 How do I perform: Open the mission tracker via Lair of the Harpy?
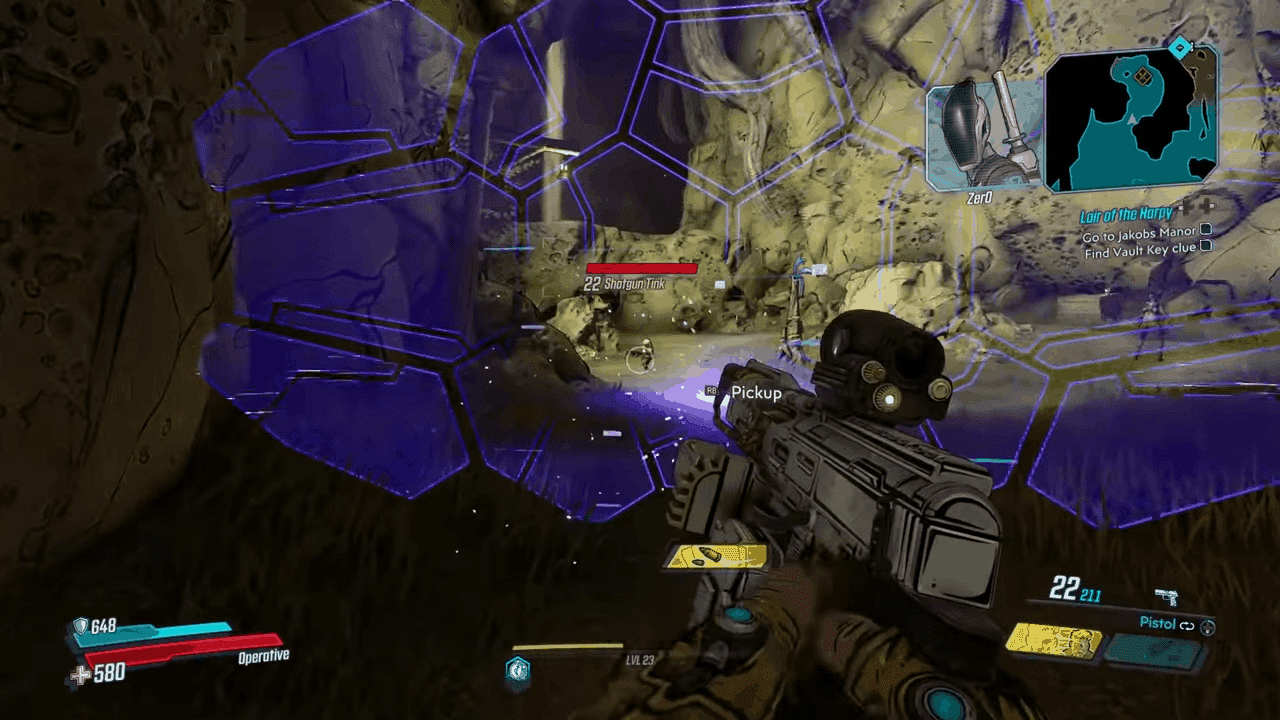point(1125,214)
